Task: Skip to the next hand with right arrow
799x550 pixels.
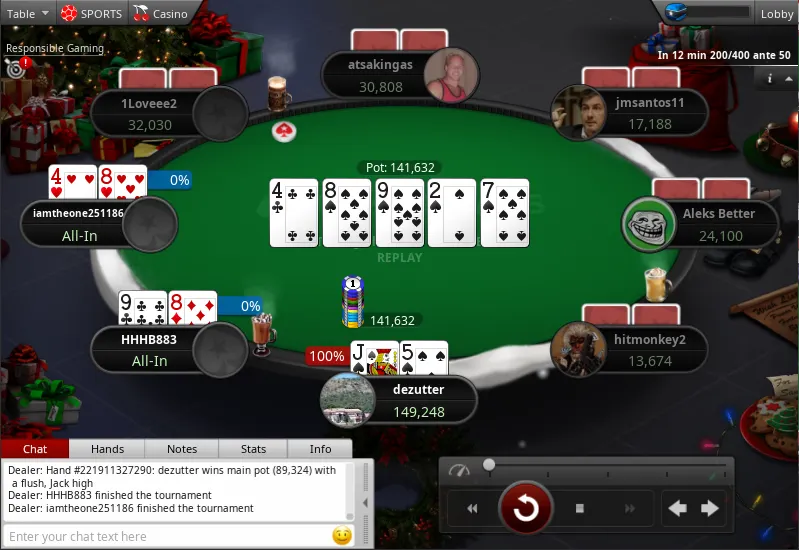Action: click(710, 509)
